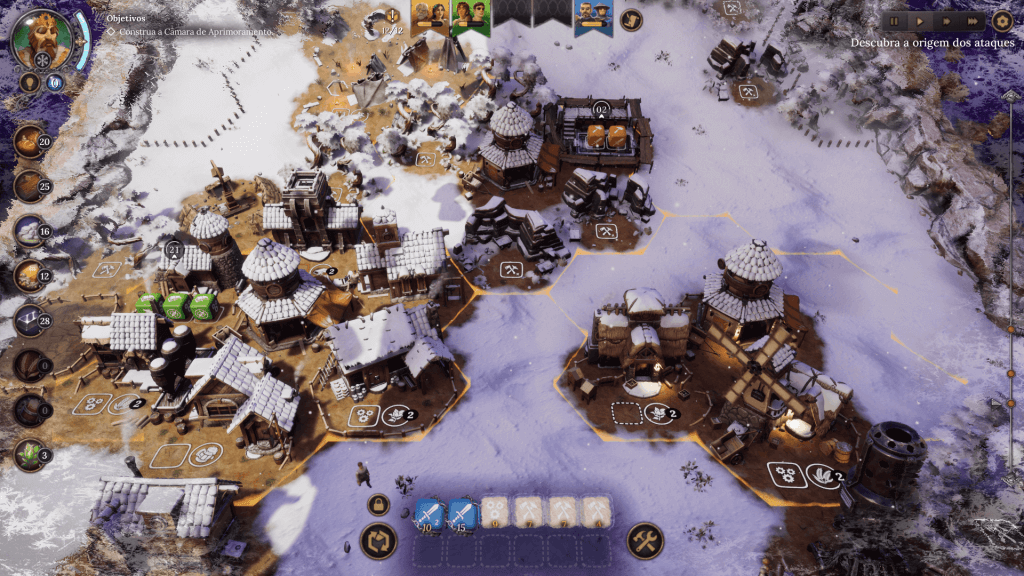Open settings with the gear button
The height and width of the screenshot is (576, 1024).
click(1003, 20)
